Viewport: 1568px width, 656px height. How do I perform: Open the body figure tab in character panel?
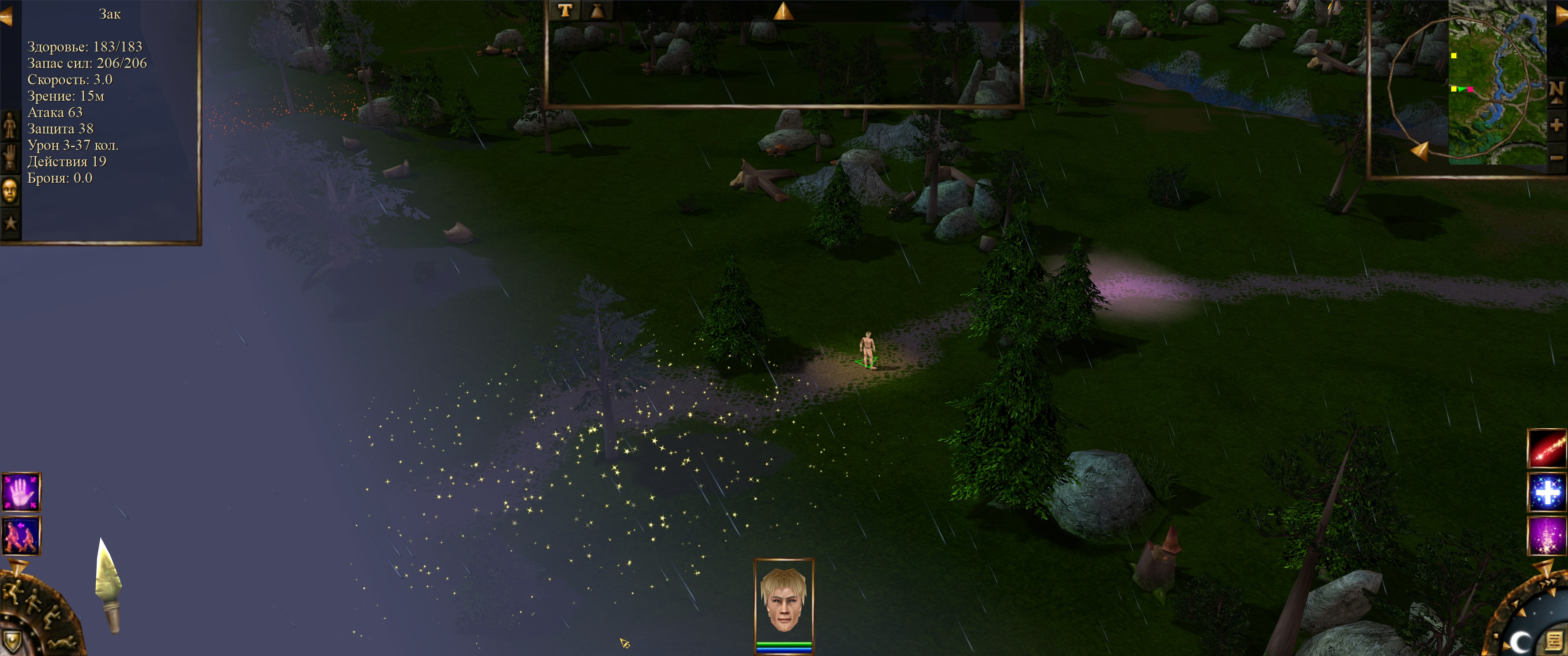[x=10, y=125]
